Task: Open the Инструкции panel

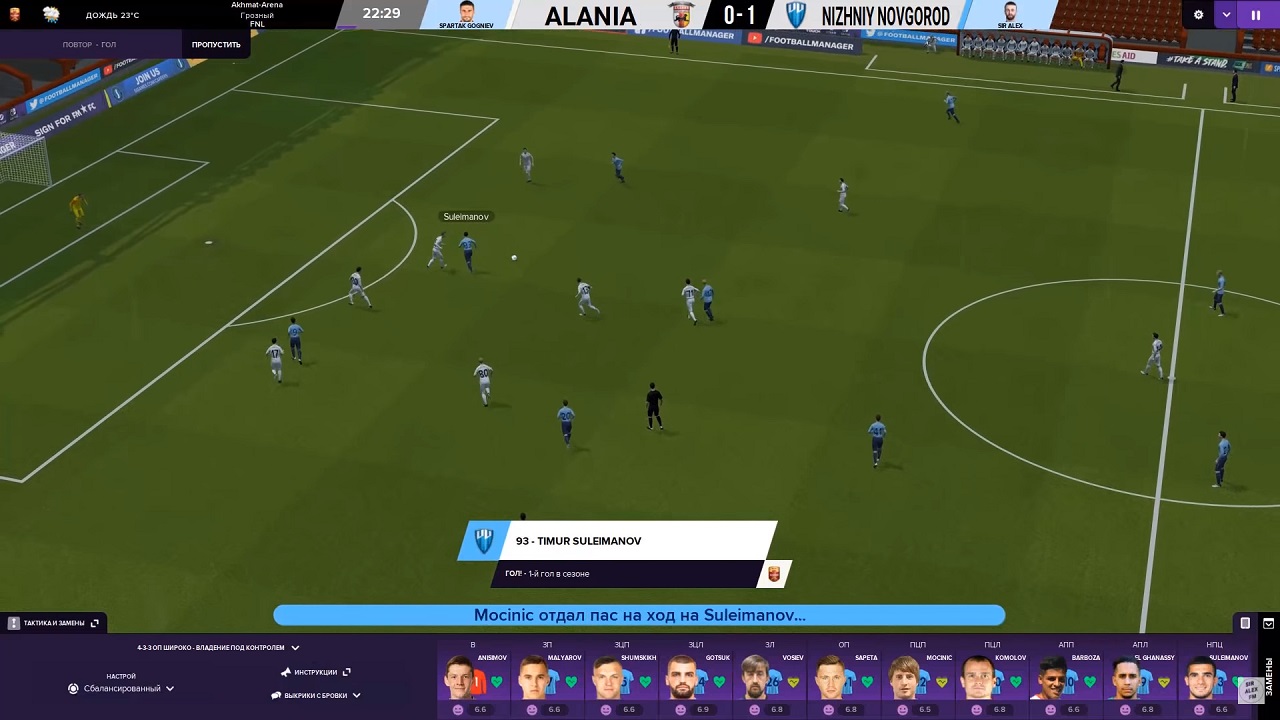Action: [316, 672]
